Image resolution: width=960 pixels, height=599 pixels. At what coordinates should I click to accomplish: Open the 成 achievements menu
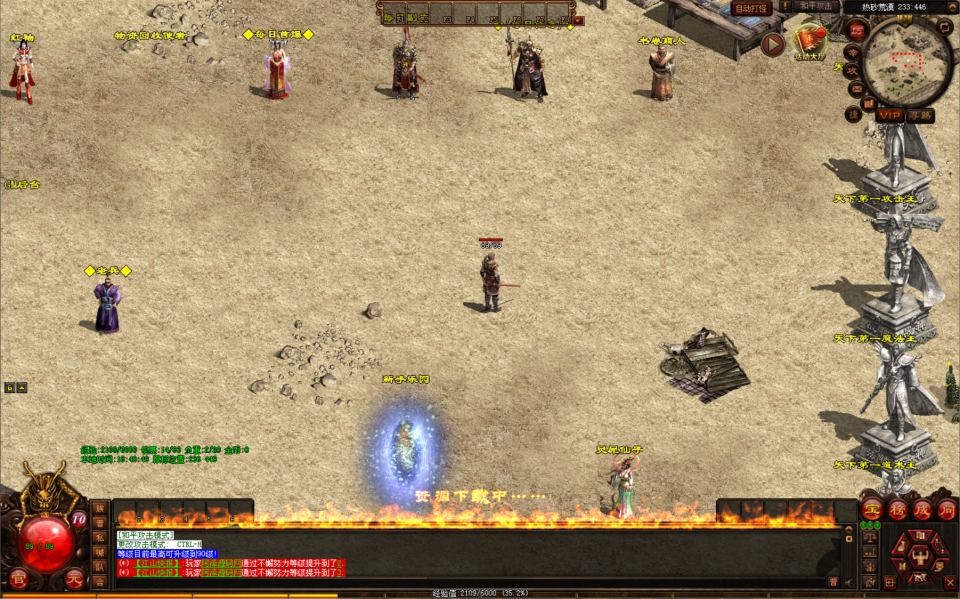point(922,509)
